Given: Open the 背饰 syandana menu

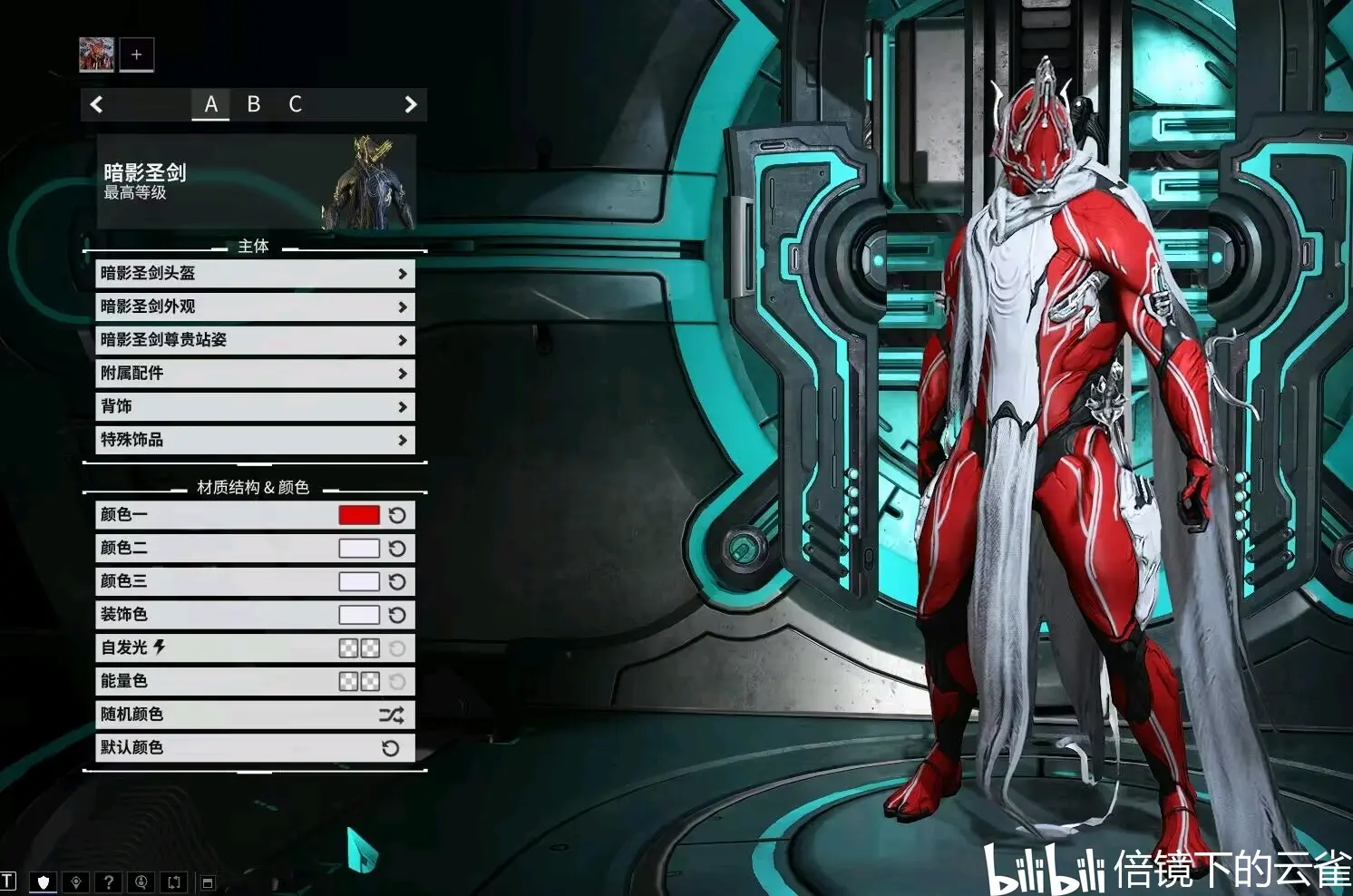Looking at the screenshot, I should point(255,406).
